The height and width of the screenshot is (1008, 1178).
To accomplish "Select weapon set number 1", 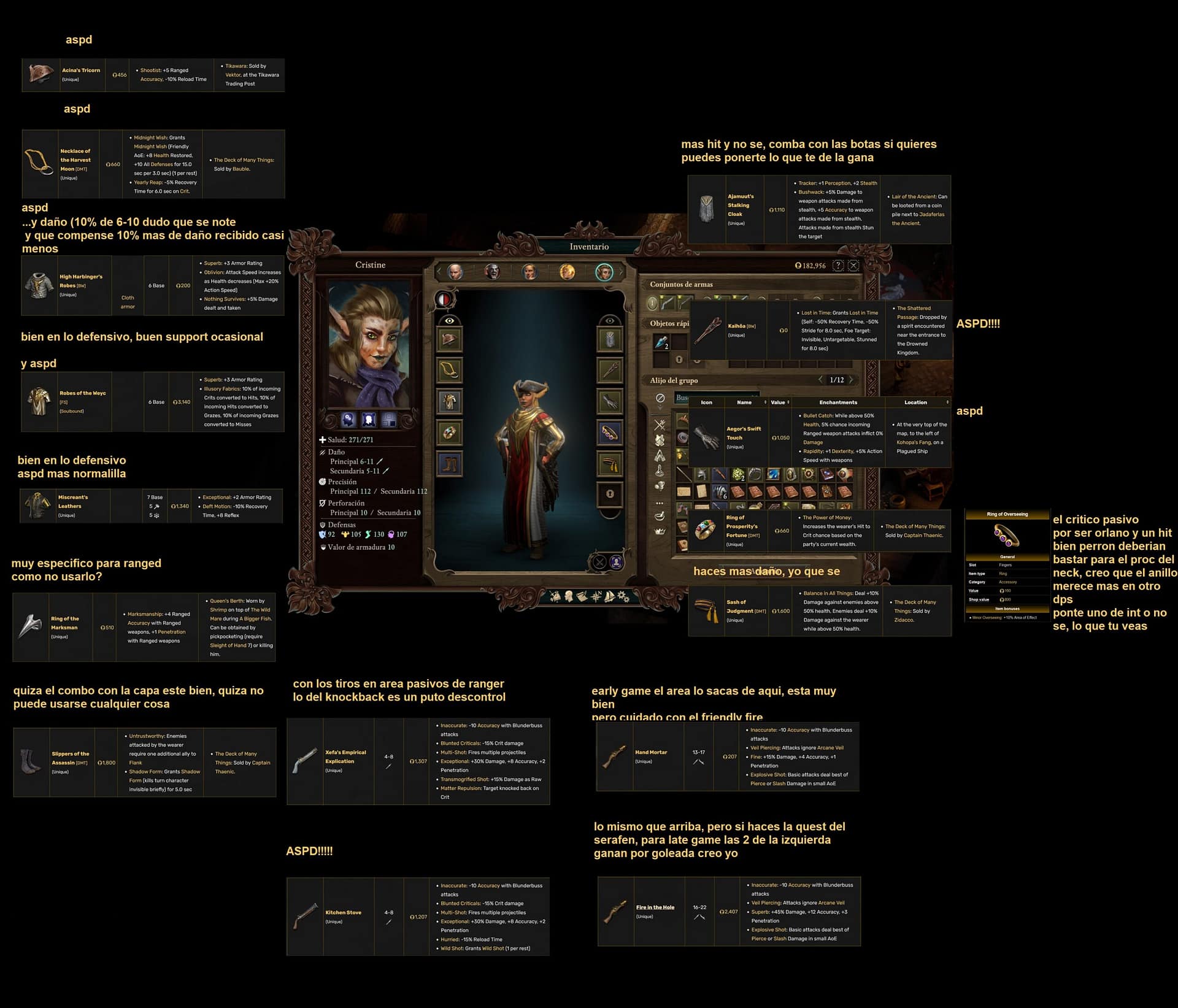I will click(653, 302).
